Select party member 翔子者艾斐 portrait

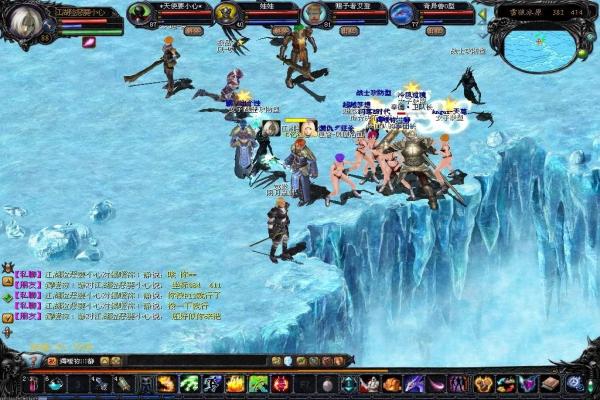(314, 15)
